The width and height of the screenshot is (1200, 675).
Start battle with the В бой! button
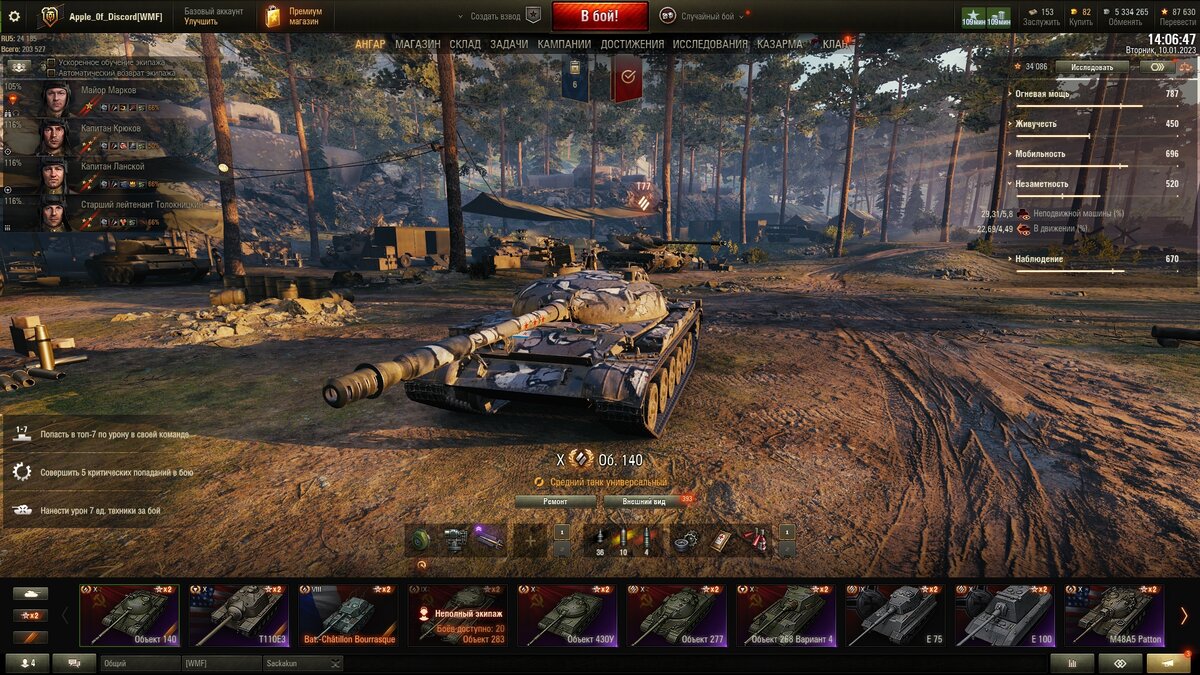coord(599,16)
